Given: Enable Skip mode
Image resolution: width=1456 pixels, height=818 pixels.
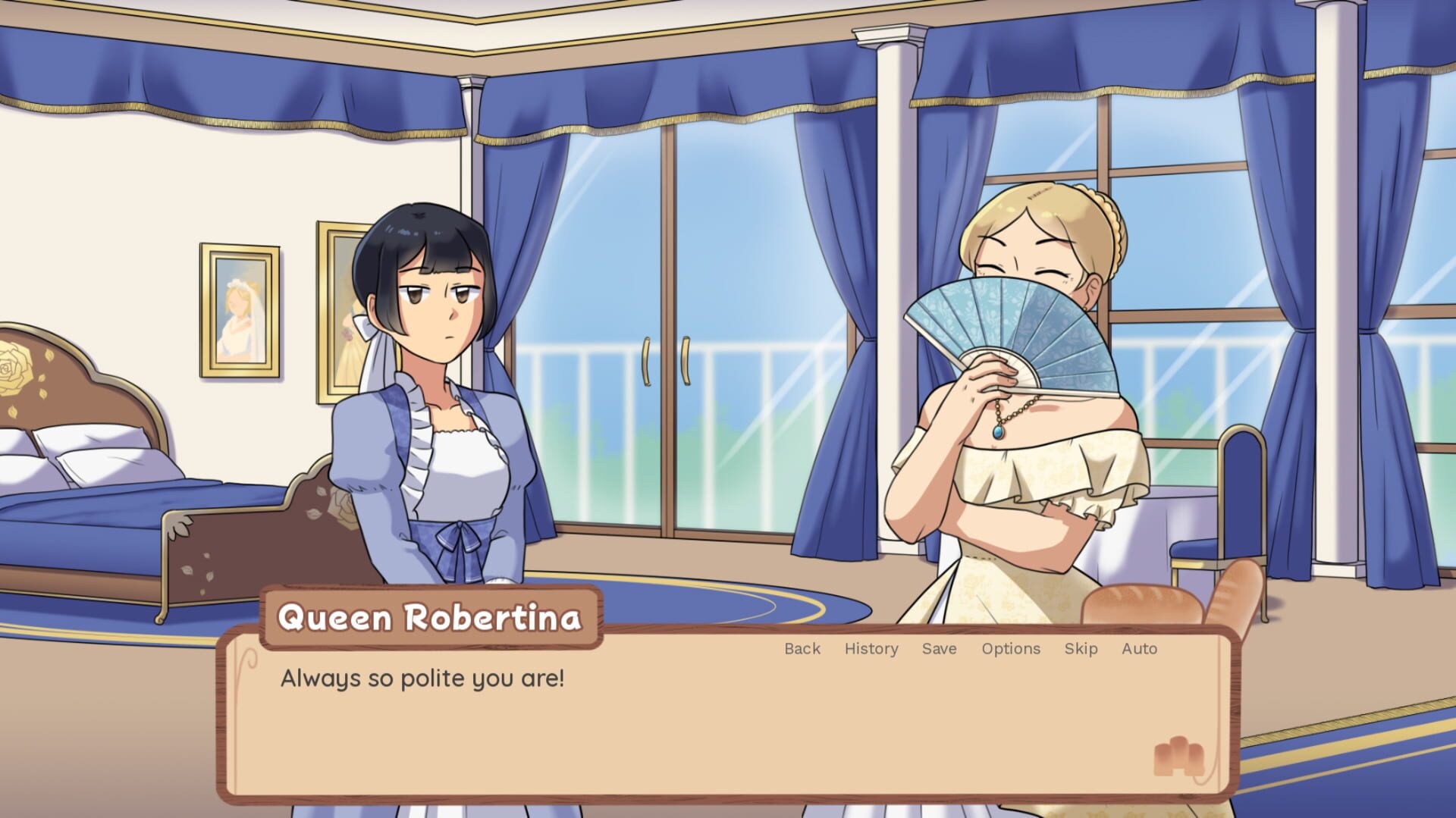Looking at the screenshot, I should pyautogui.click(x=1080, y=649).
